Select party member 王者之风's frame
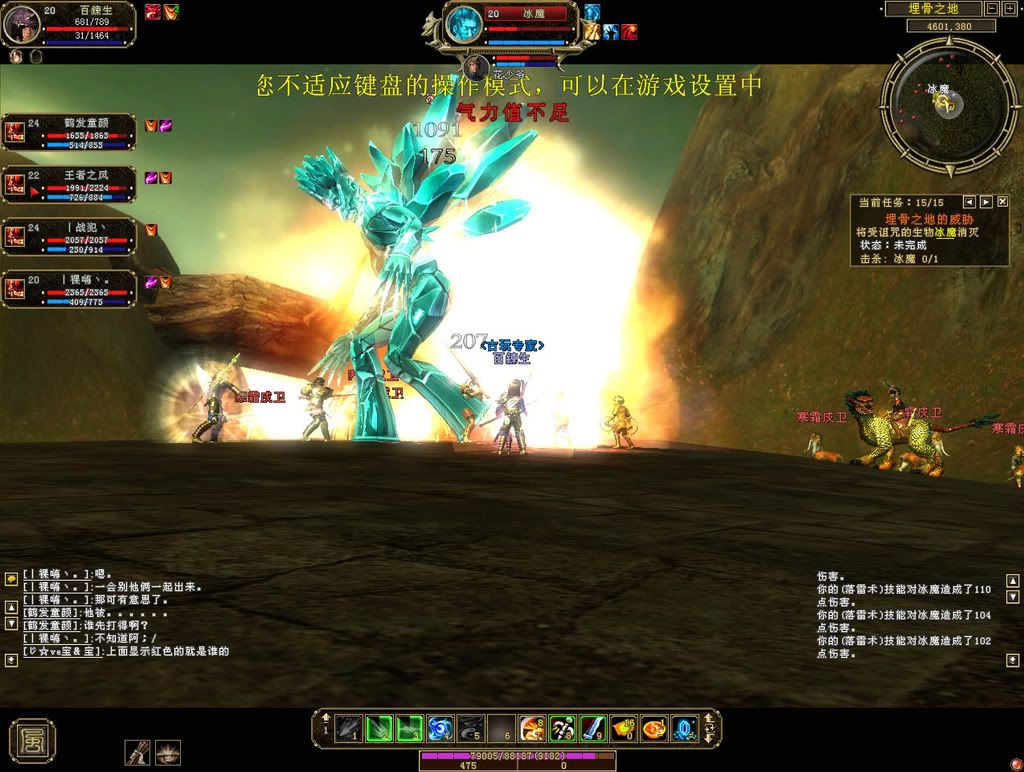Image resolution: width=1024 pixels, height=772 pixels. point(68,184)
